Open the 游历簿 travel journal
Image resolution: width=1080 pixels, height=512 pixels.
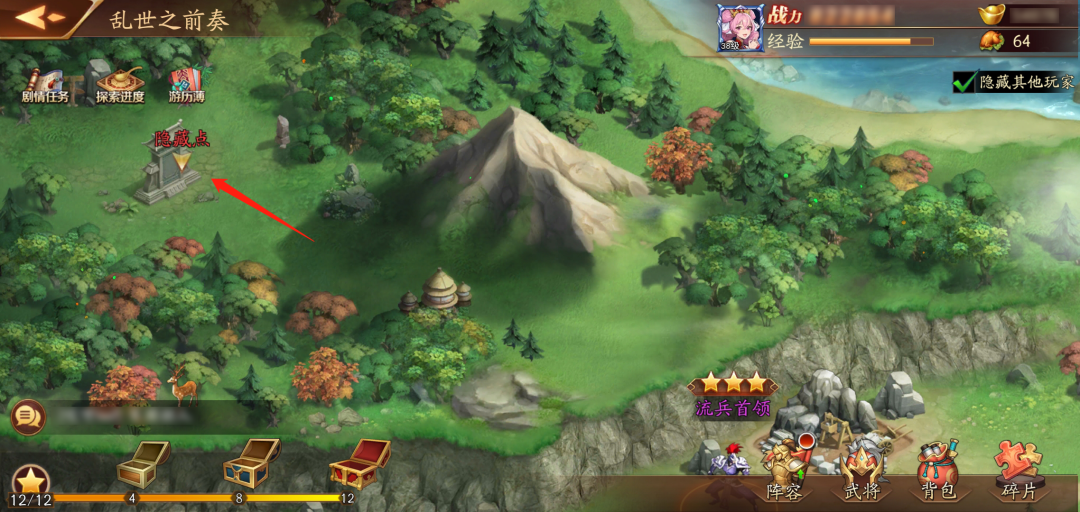[x=186, y=84]
